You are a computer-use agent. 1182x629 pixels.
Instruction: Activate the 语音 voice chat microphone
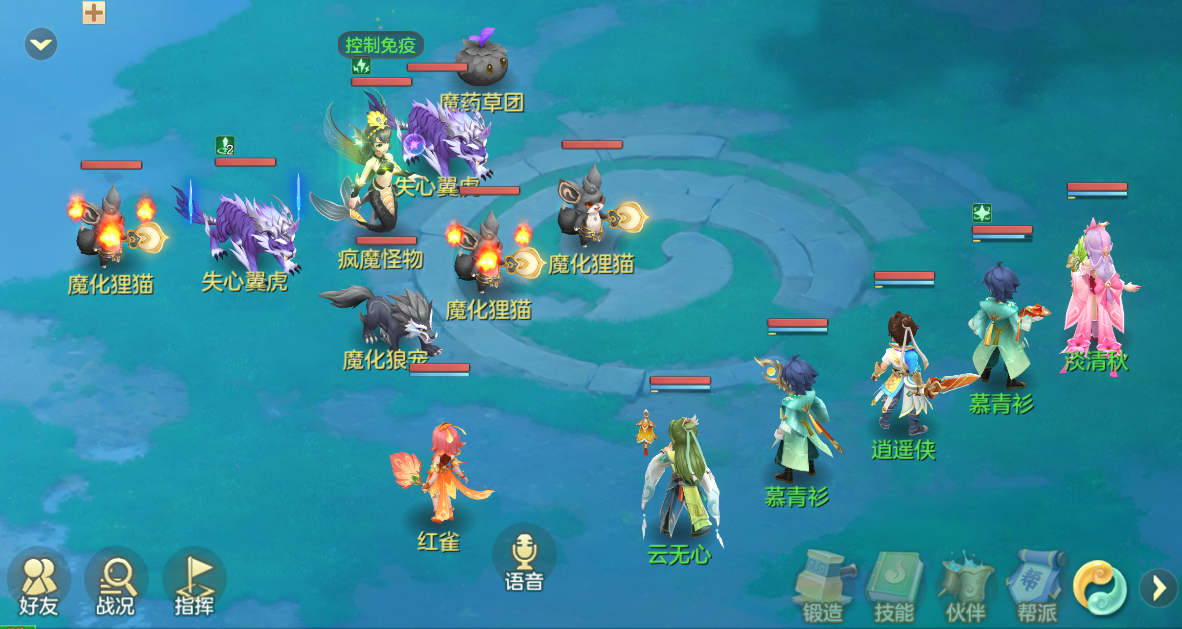click(x=524, y=559)
